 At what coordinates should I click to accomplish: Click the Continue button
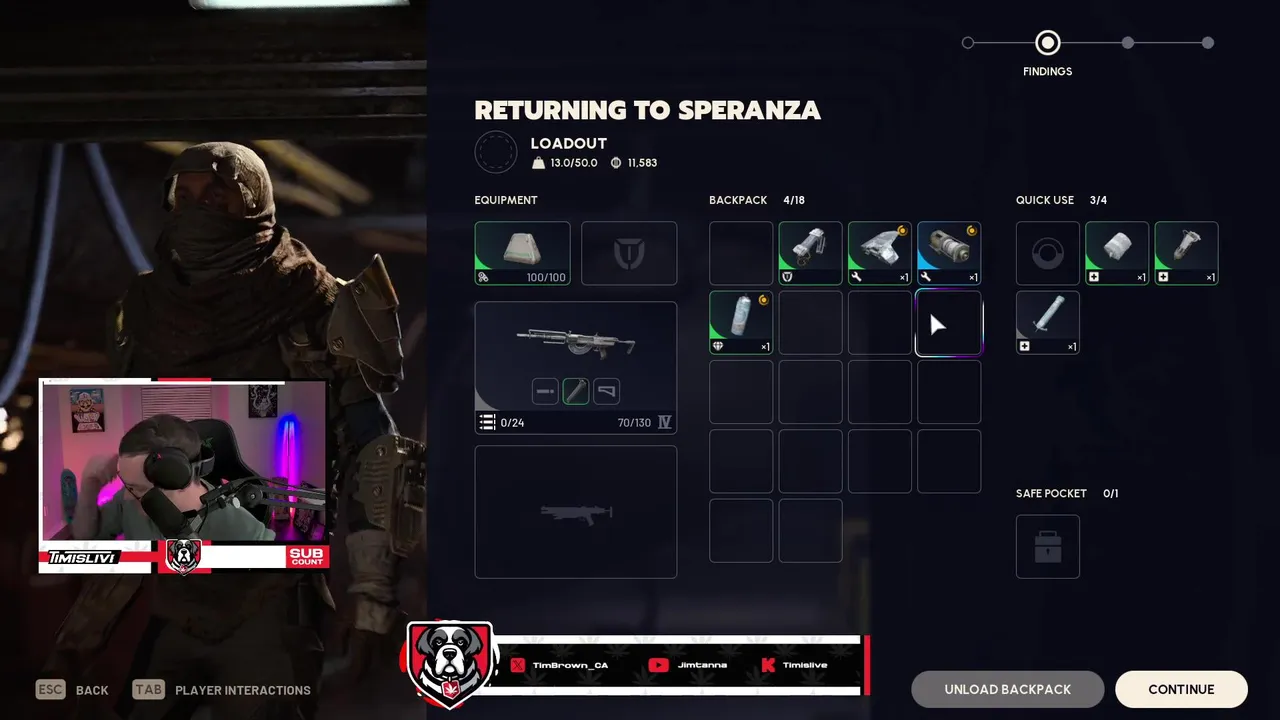click(x=1181, y=689)
